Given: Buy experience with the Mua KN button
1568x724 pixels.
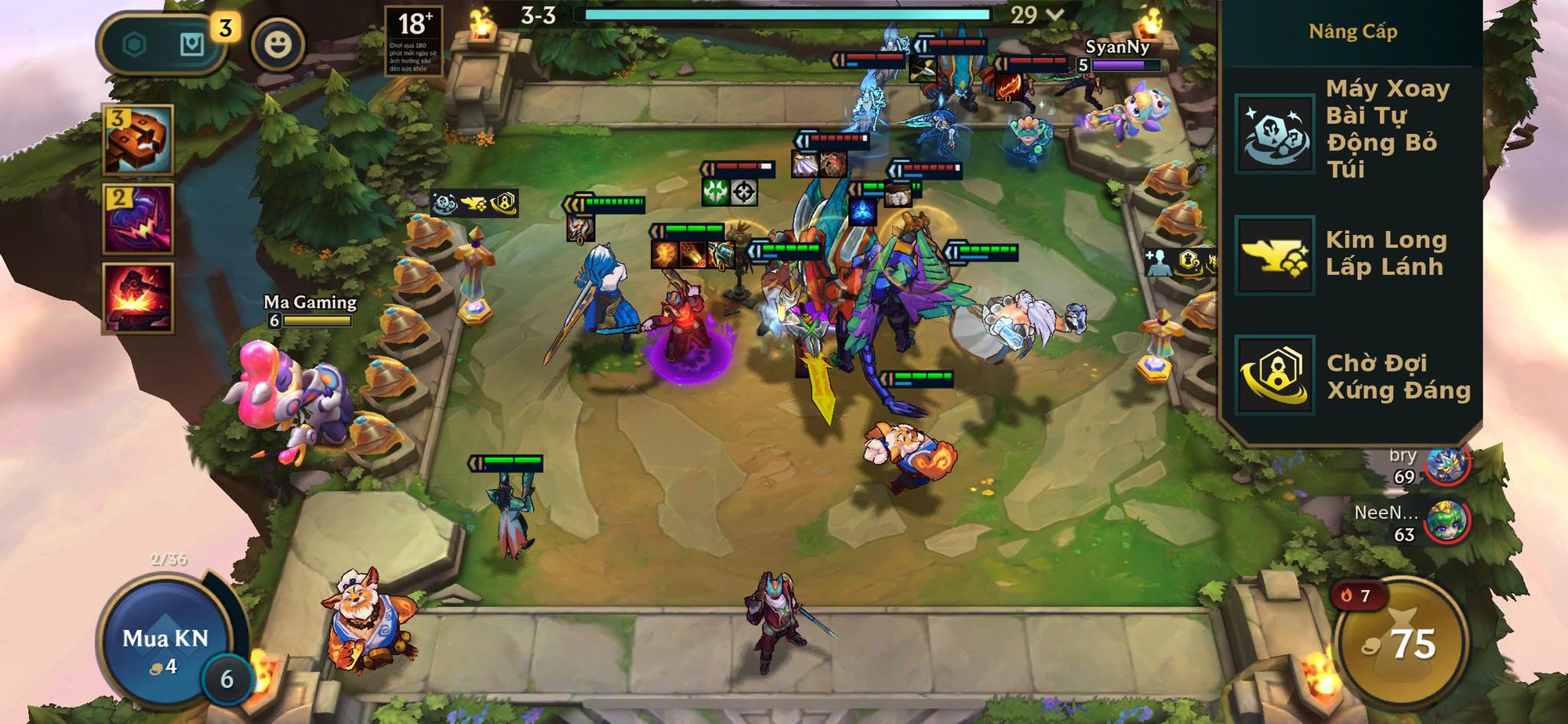Looking at the screenshot, I should (x=165, y=640).
